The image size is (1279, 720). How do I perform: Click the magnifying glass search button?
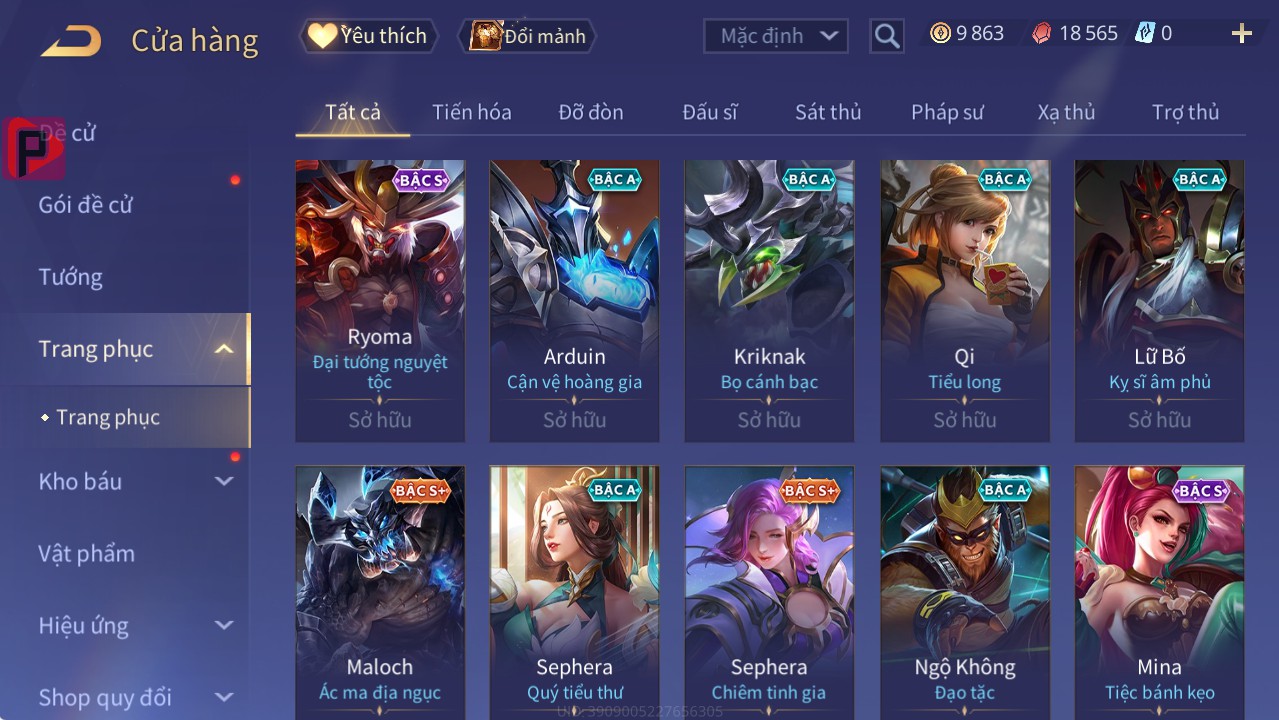click(x=886, y=36)
